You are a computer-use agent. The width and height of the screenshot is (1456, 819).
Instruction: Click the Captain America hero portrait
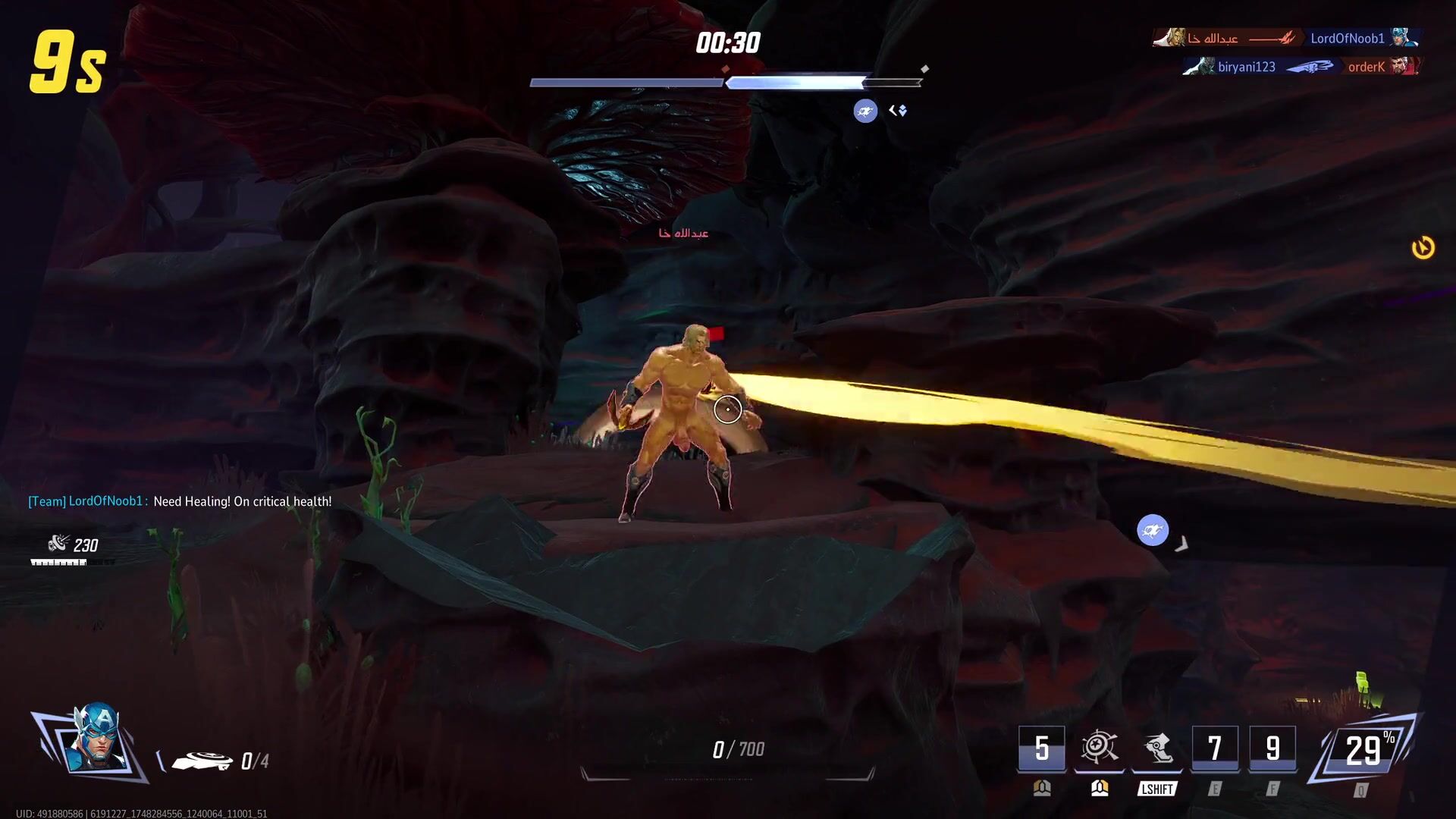[x=95, y=742]
